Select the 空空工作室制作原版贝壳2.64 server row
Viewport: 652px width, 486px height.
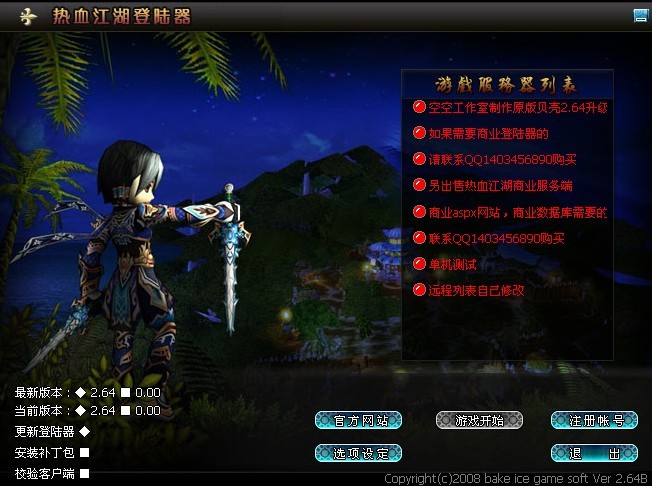[x=517, y=107]
